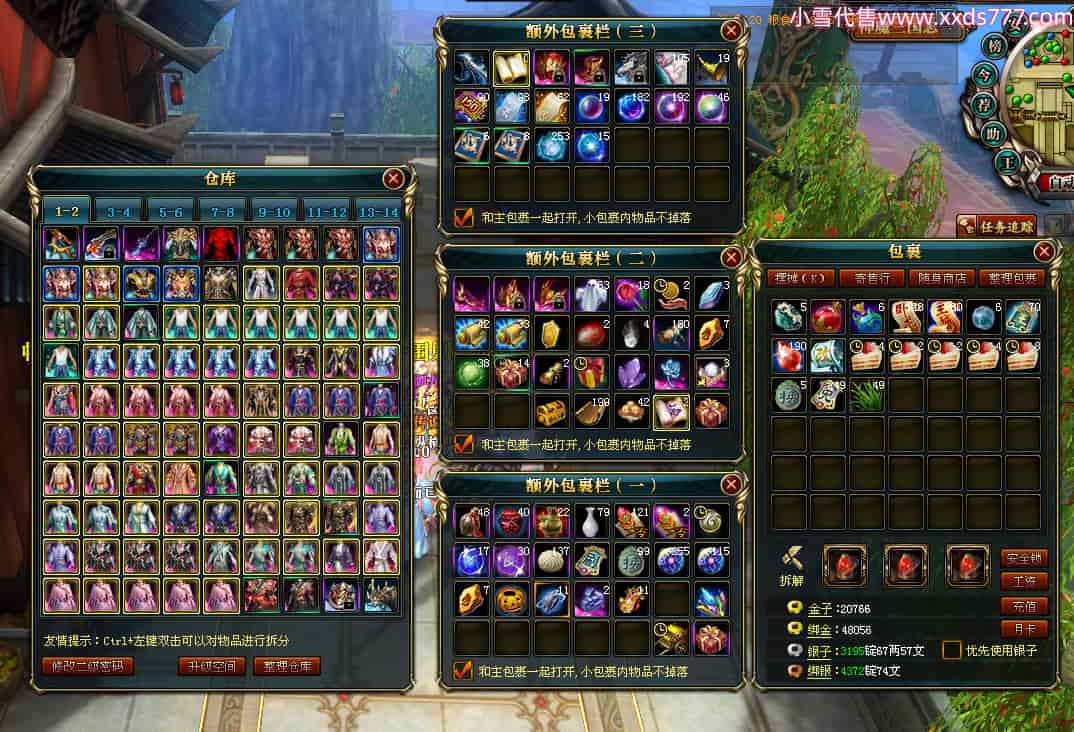Image resolution: width=1074 pixels, height=732 pixels.
Task: Enable the 优先使用银子 checkbox
Action: [952, 650]
